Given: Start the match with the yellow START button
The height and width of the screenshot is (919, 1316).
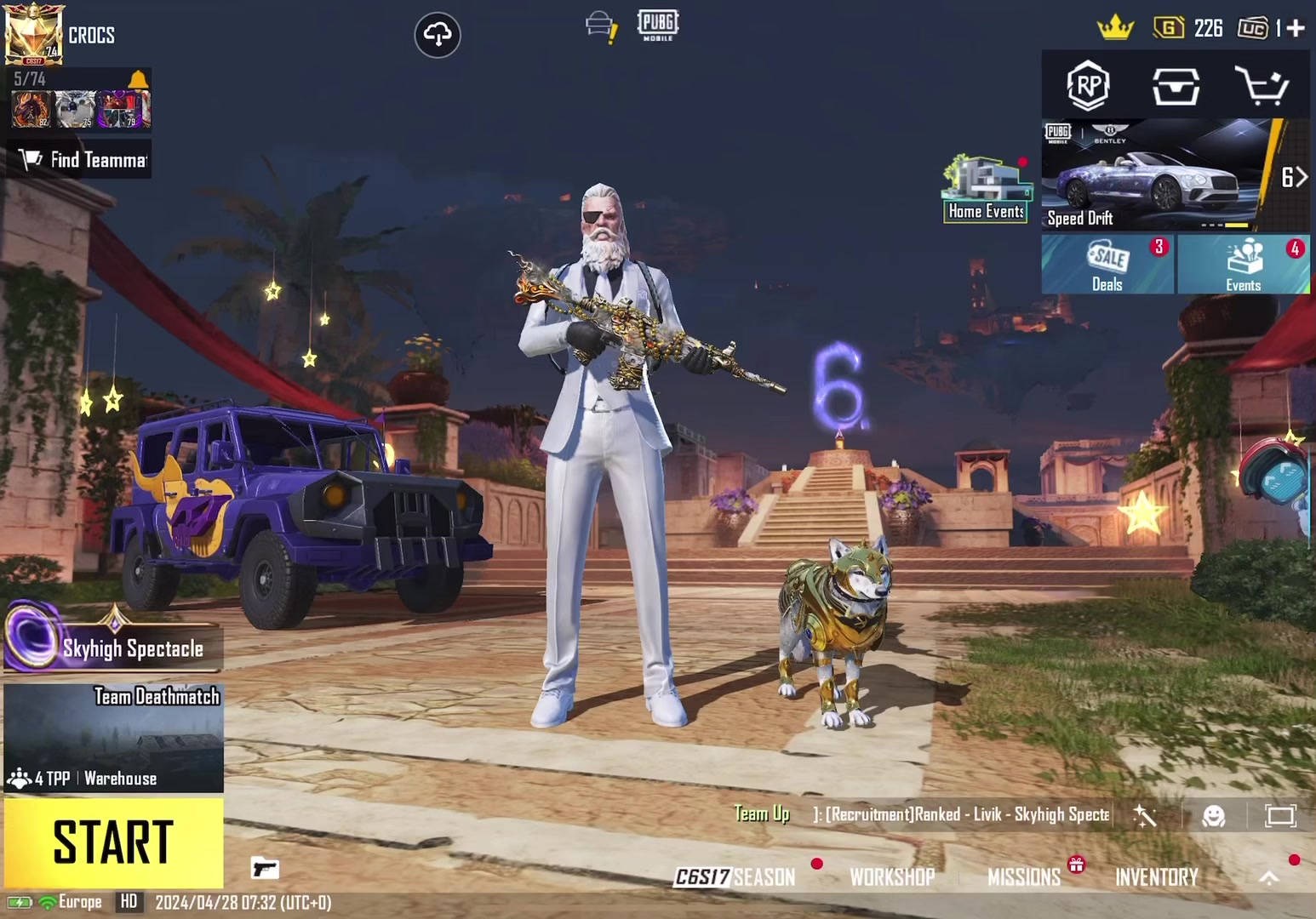Looking at the screenshot, I should pos(113,842).
